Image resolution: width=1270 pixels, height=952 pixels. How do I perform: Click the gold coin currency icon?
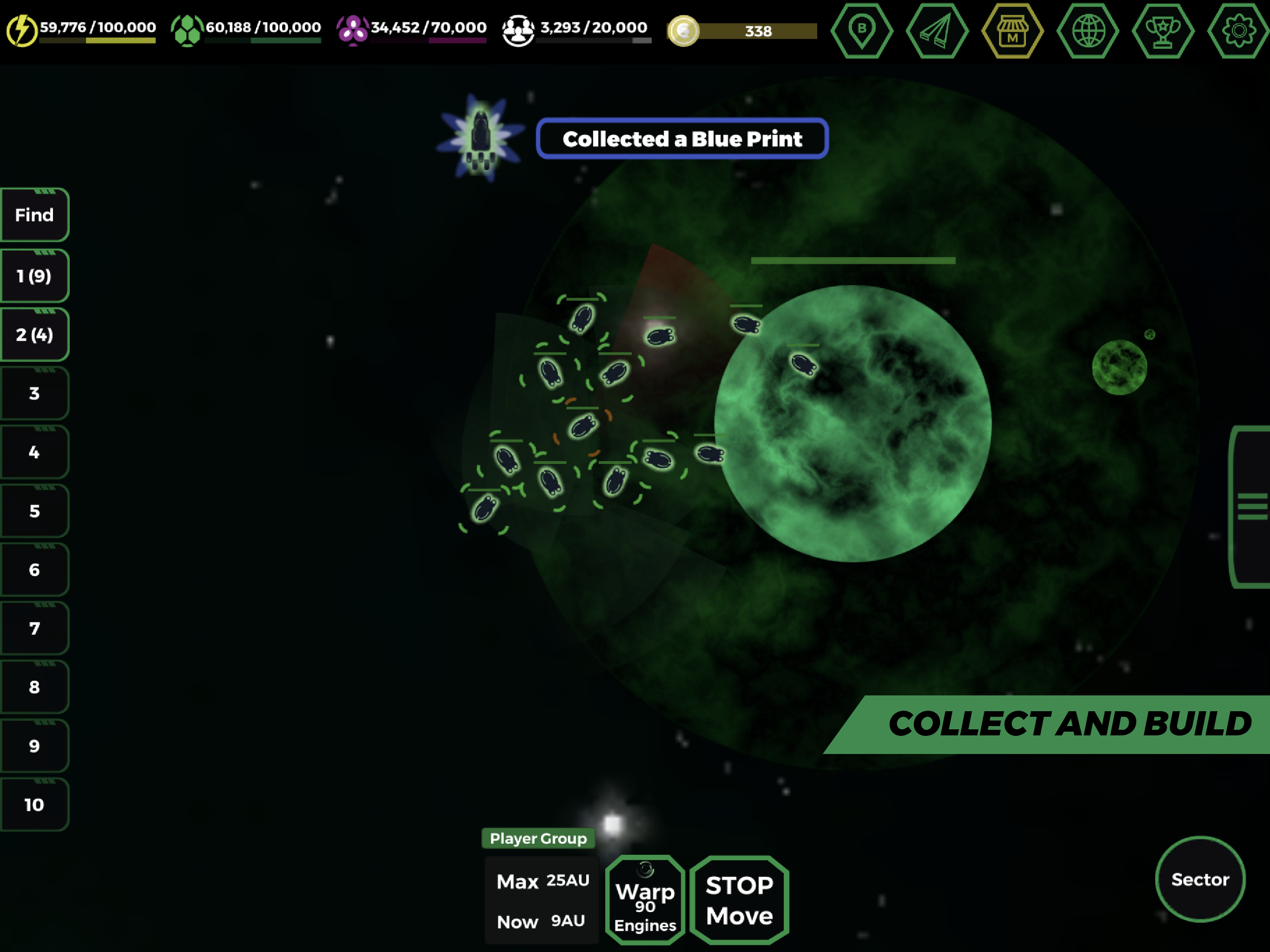point(685,32)
